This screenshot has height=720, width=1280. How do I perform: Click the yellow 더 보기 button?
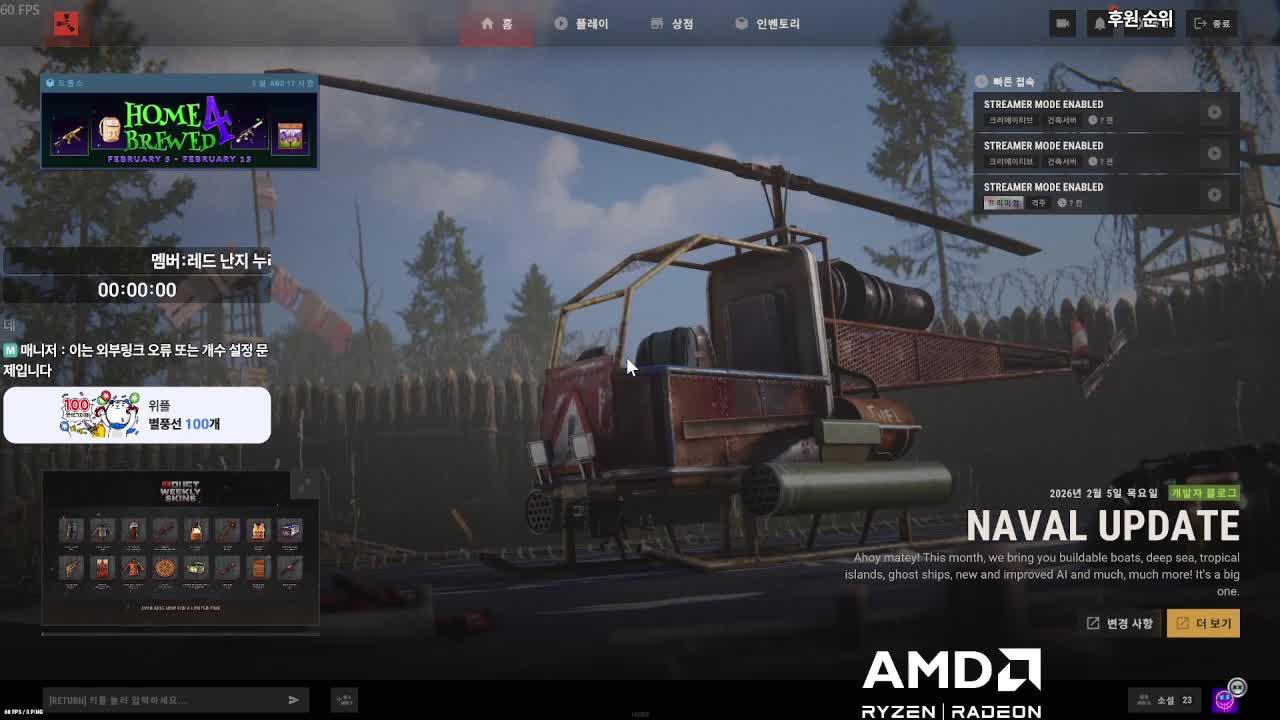pyautogui.click(x=1203, y=623)
